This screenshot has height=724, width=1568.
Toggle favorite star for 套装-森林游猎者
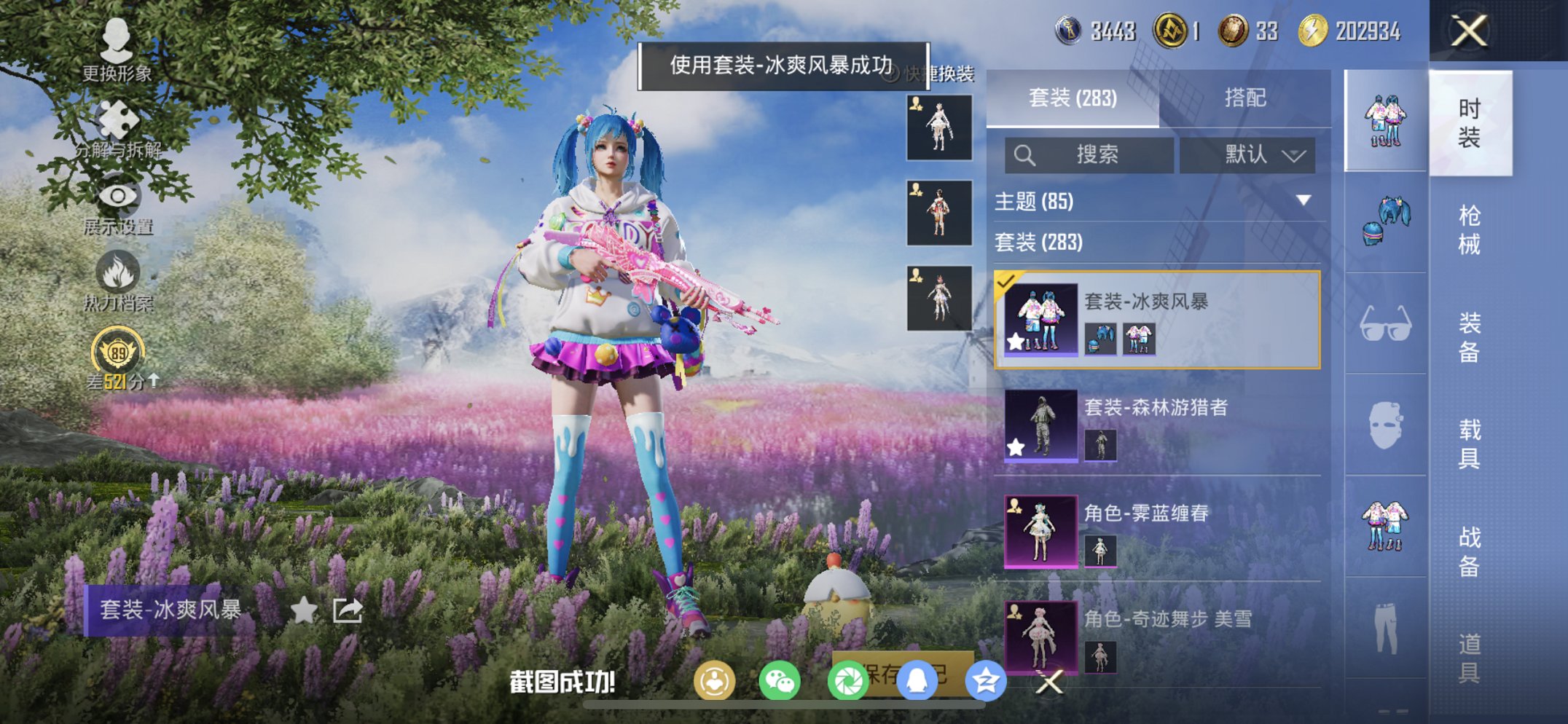[1015, 446]
